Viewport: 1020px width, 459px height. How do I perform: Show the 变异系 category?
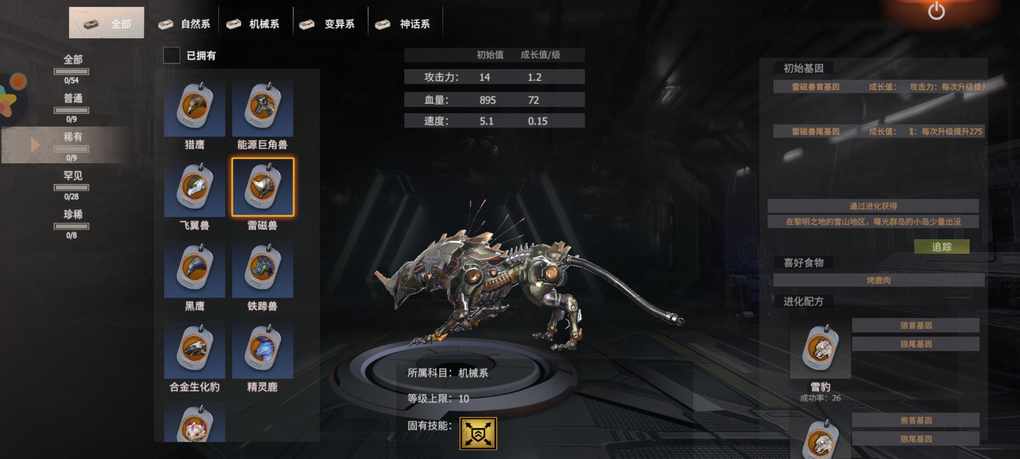coord(328,23)
